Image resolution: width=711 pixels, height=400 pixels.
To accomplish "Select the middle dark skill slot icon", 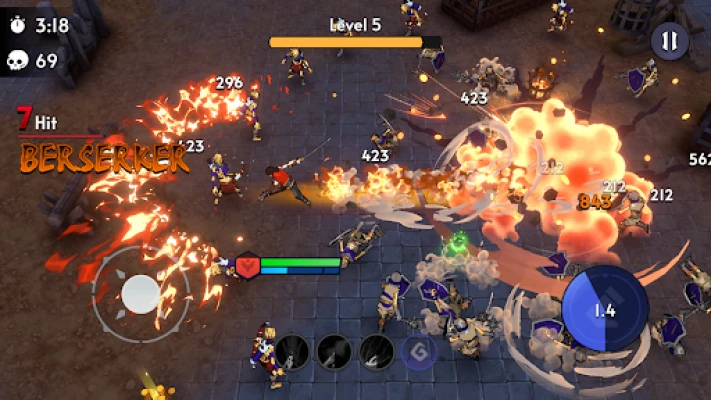I will 334,351.
